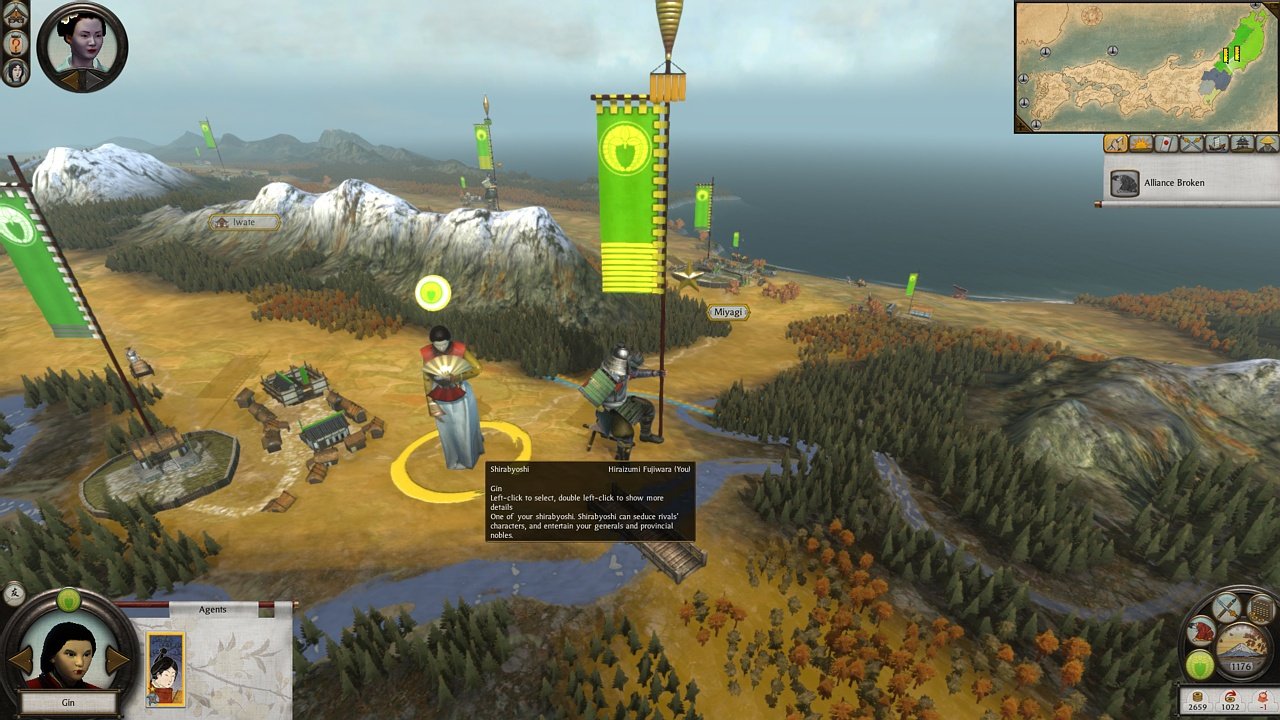The width and height of the screenshot is (1280, 720).
Task: Click the geisha advisor portrait
Action: pos(82,45)
